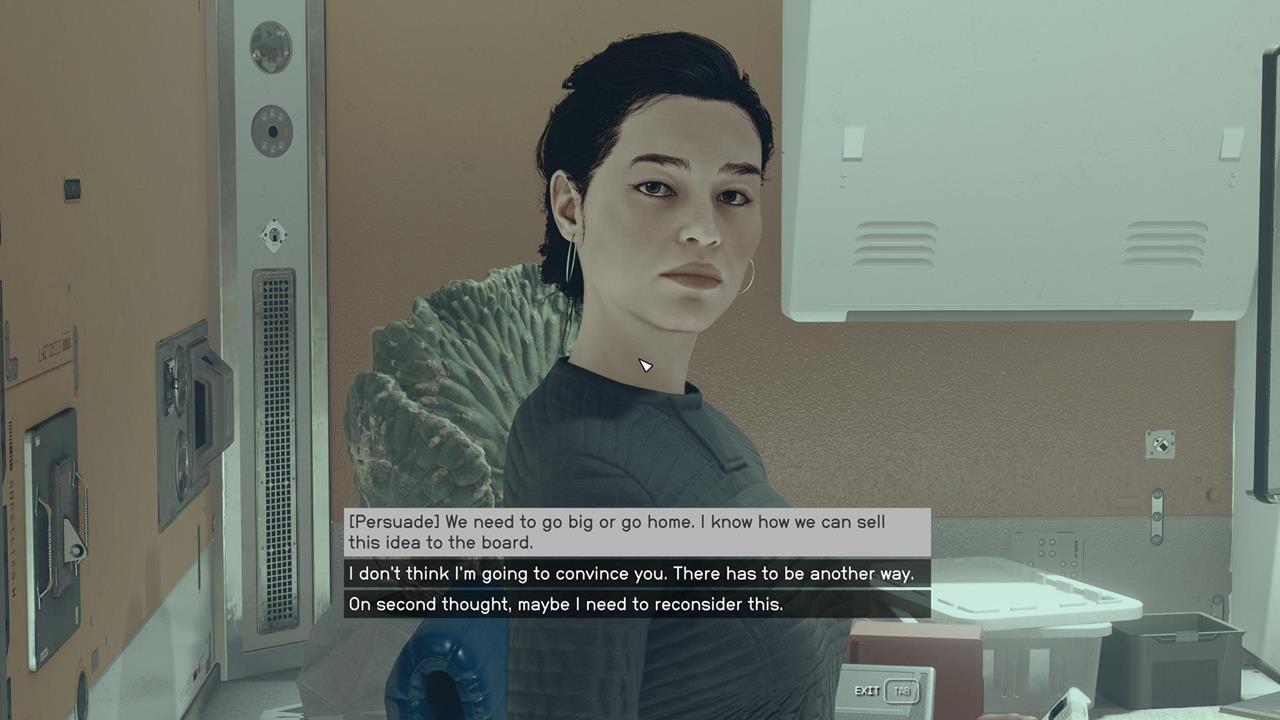Pick "maybe I need to reconsider this" reply
Image resolution: width=1280 pixels, height=720 pixels.
coord(637,604)
